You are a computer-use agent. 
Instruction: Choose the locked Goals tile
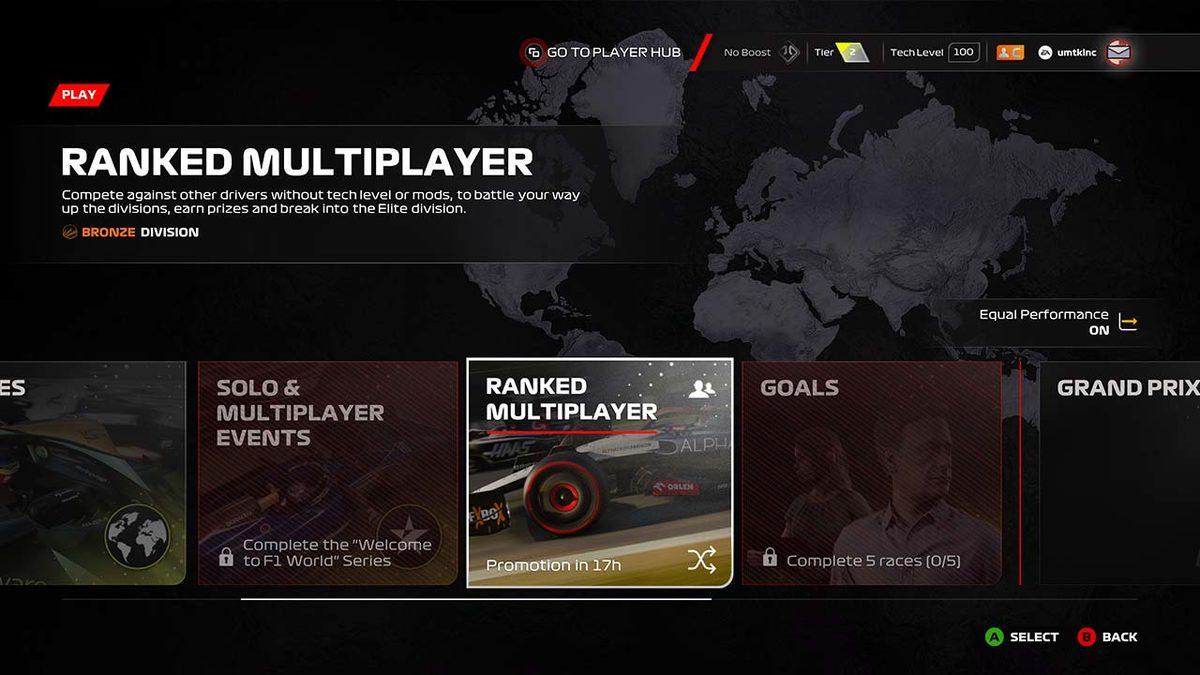(x=871, y=472)
